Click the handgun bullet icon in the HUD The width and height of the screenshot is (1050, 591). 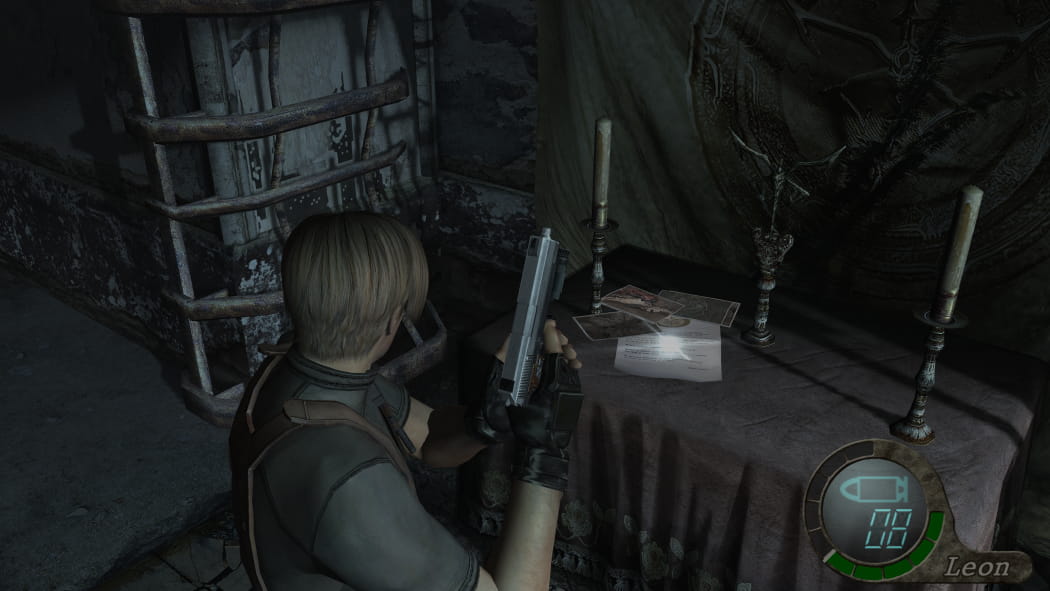[873, 490]
